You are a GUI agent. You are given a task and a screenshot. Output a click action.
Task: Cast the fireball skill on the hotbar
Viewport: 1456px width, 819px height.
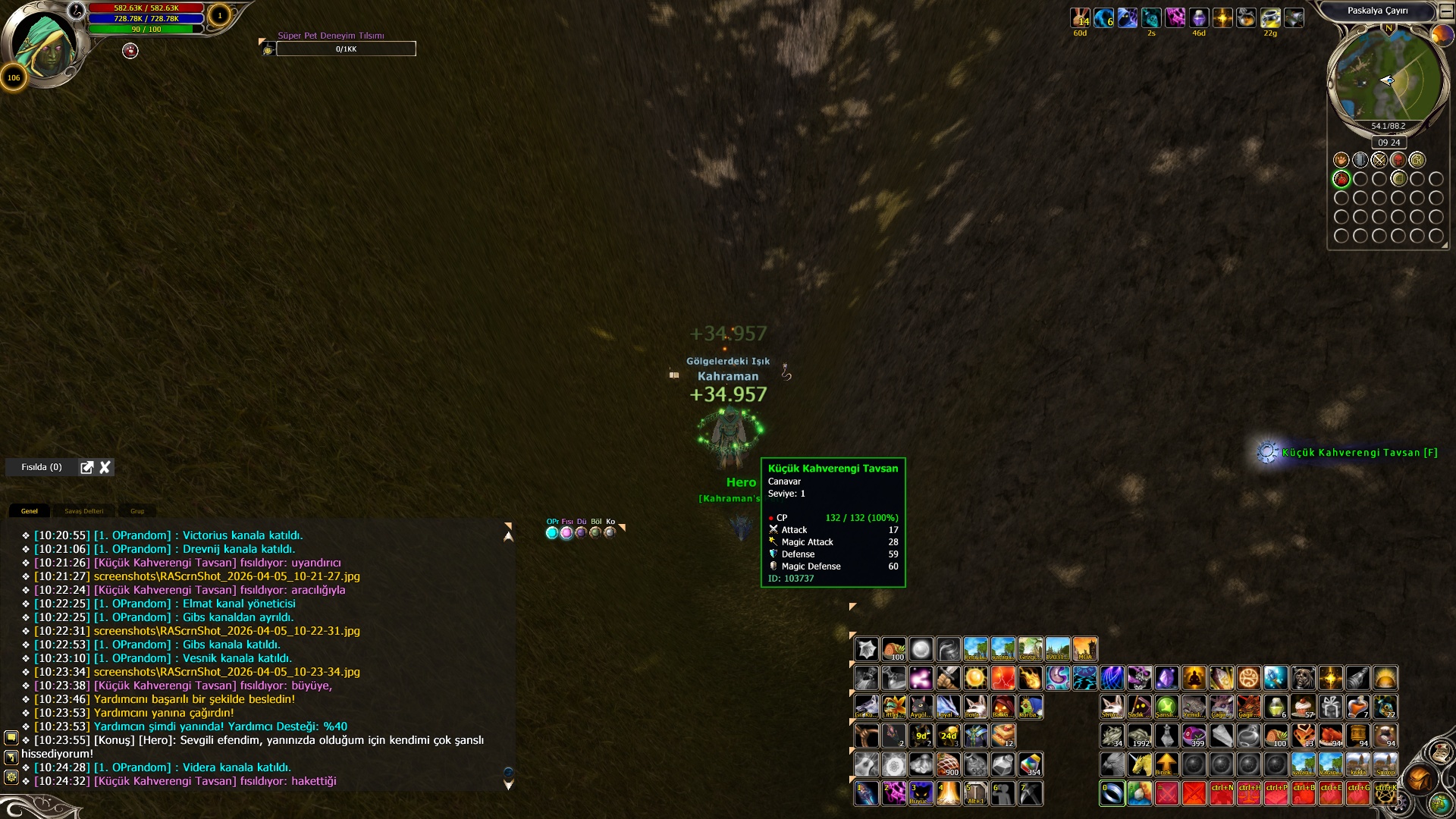coord(1030,677)
